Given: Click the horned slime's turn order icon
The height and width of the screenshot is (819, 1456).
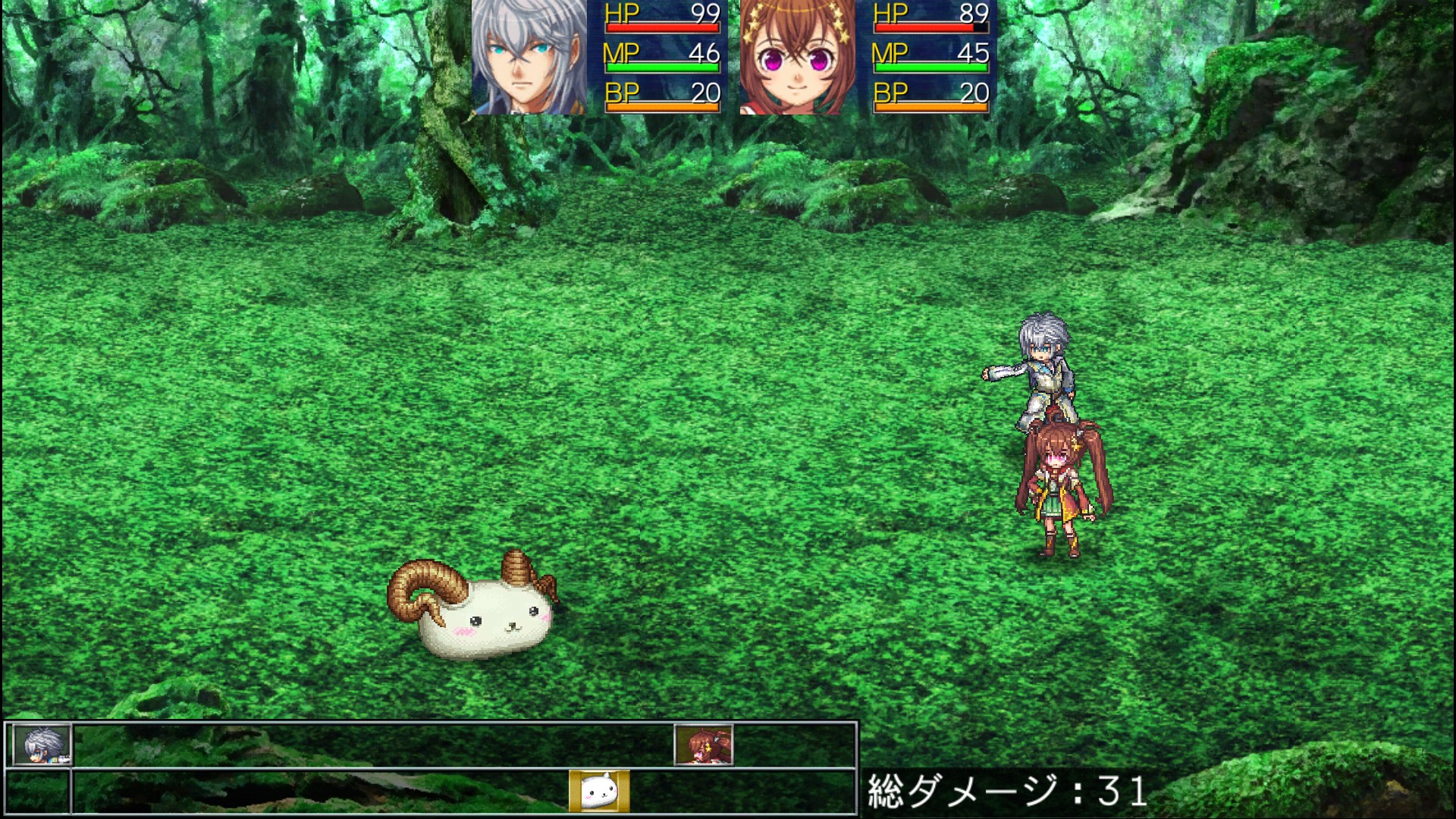Looking at the screenshot, I should click(599, 791).
